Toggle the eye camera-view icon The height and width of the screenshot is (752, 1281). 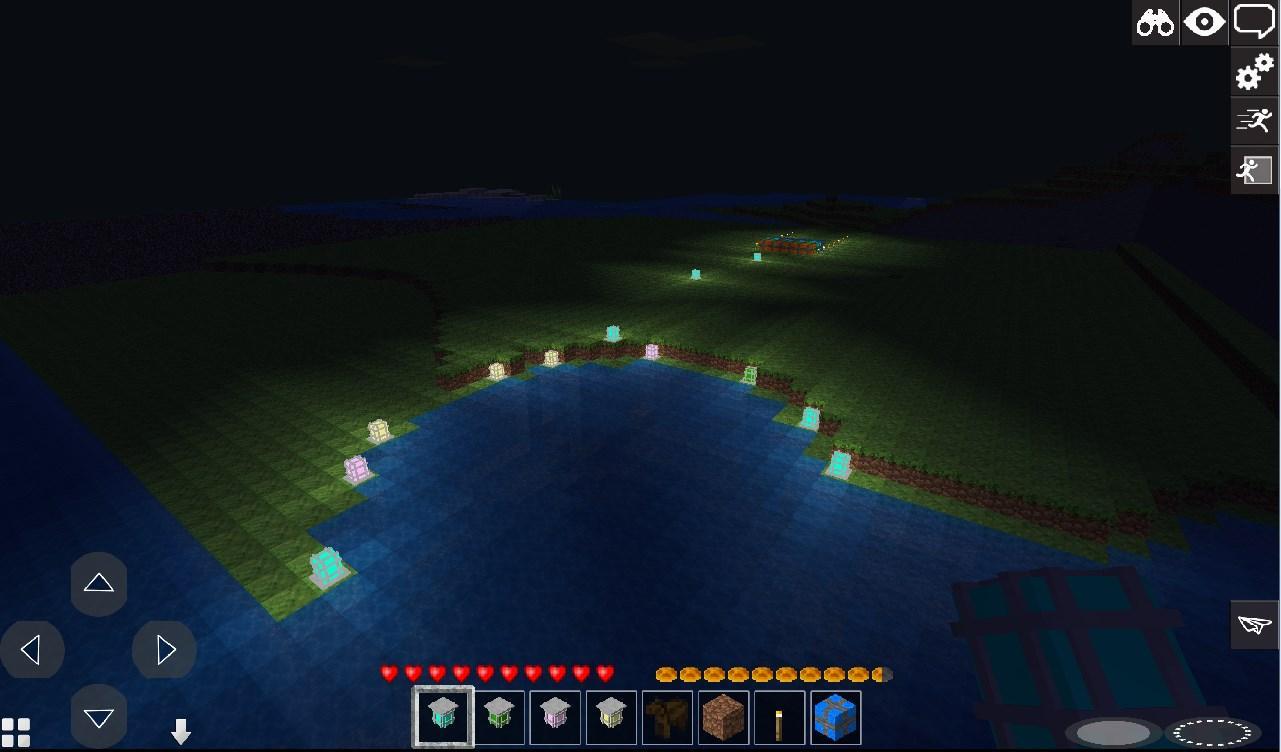[x=1204, y=22]
